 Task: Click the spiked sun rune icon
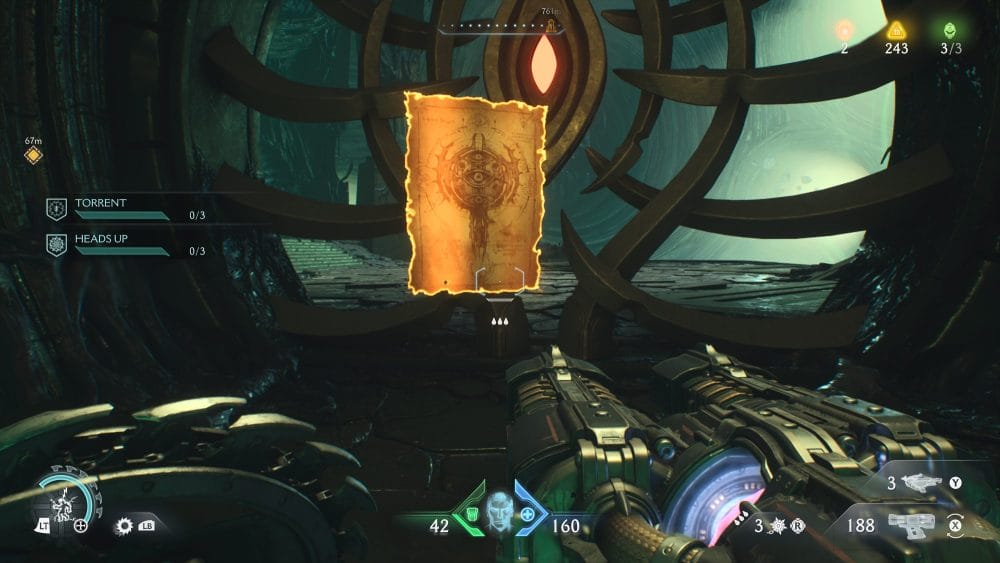point(124,525)
